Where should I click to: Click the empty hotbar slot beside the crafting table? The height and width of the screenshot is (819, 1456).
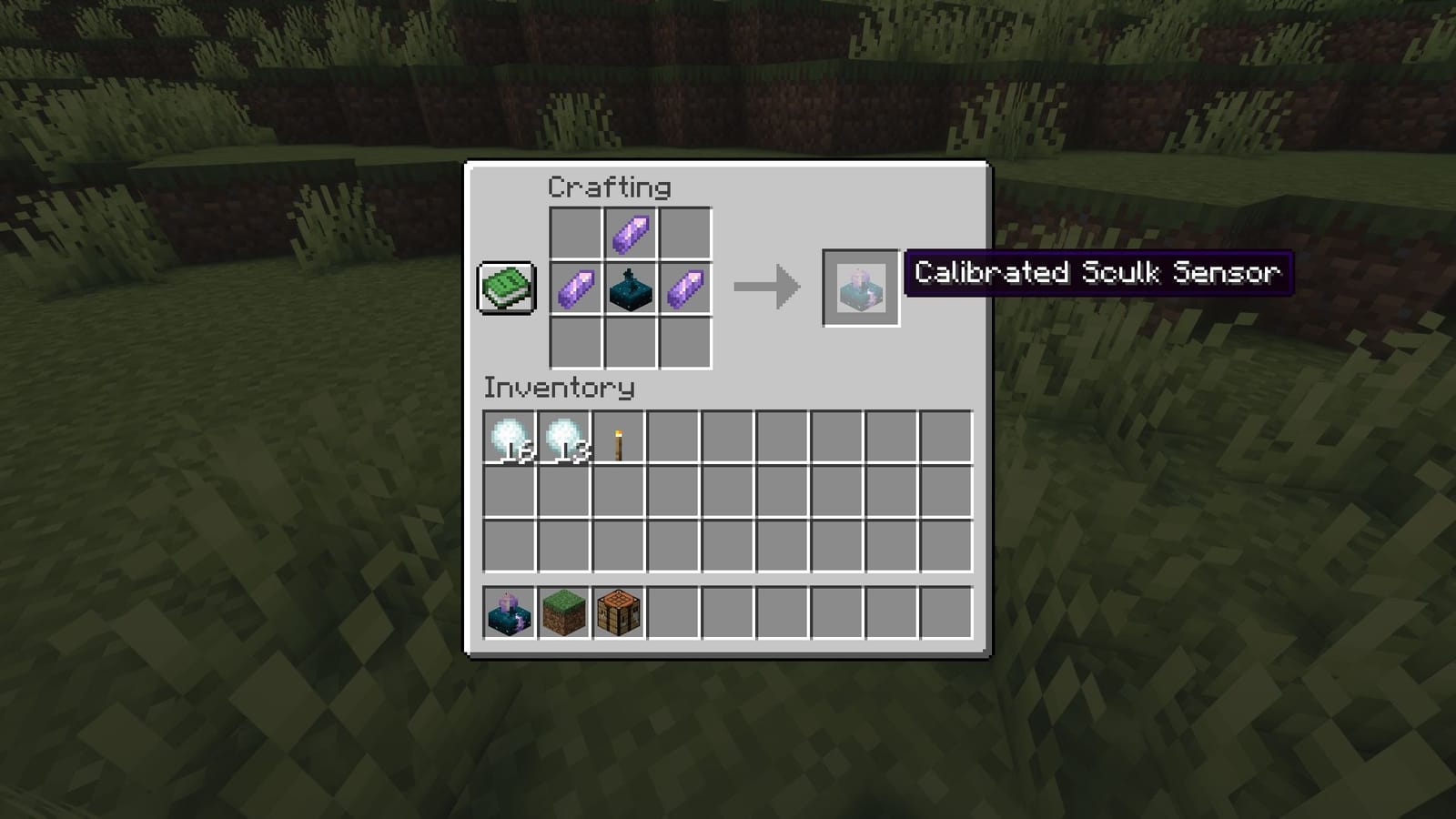(x=672, y=612)
